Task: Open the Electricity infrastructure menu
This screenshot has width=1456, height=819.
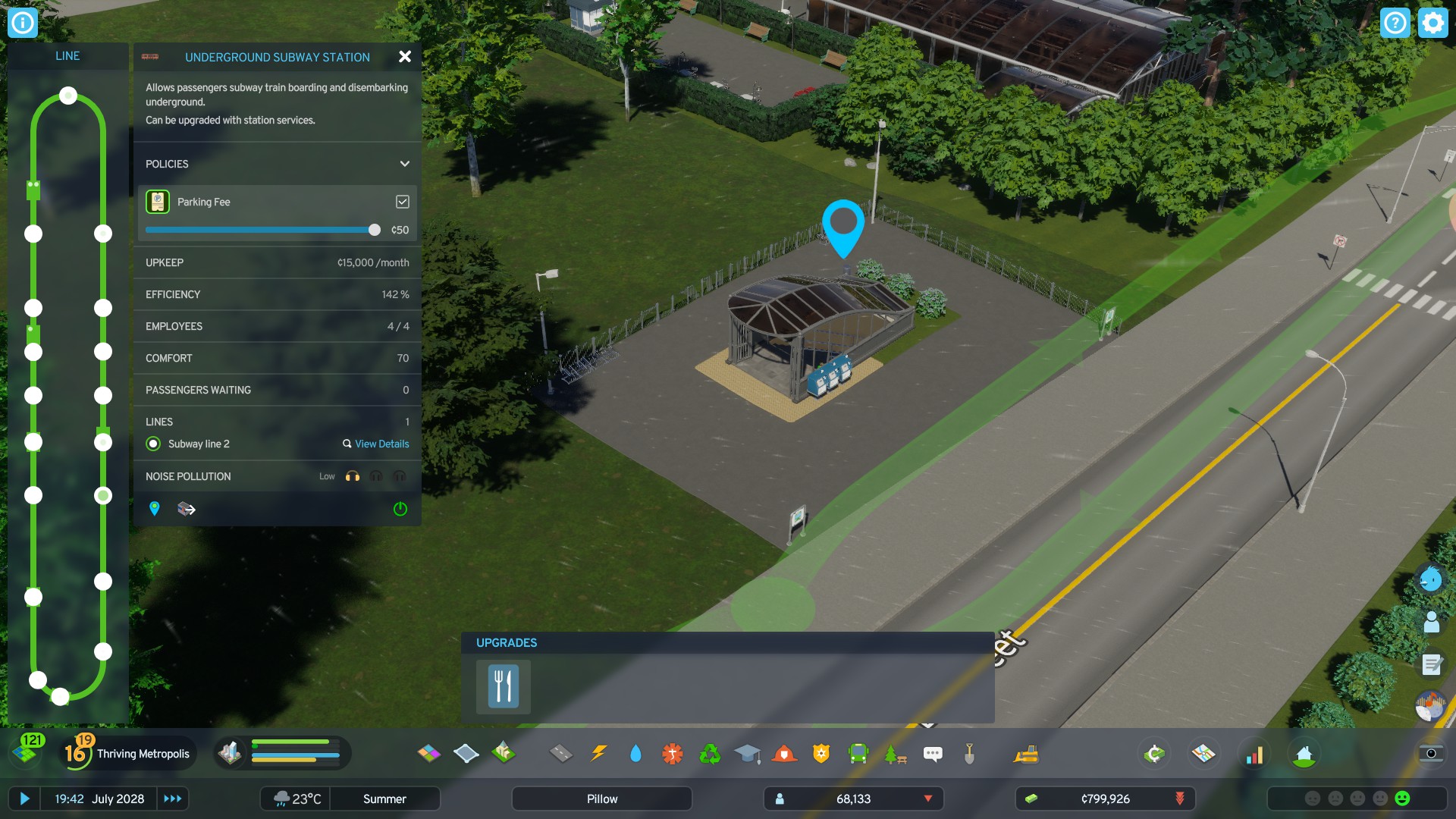Action: click(x=599, y=754)
